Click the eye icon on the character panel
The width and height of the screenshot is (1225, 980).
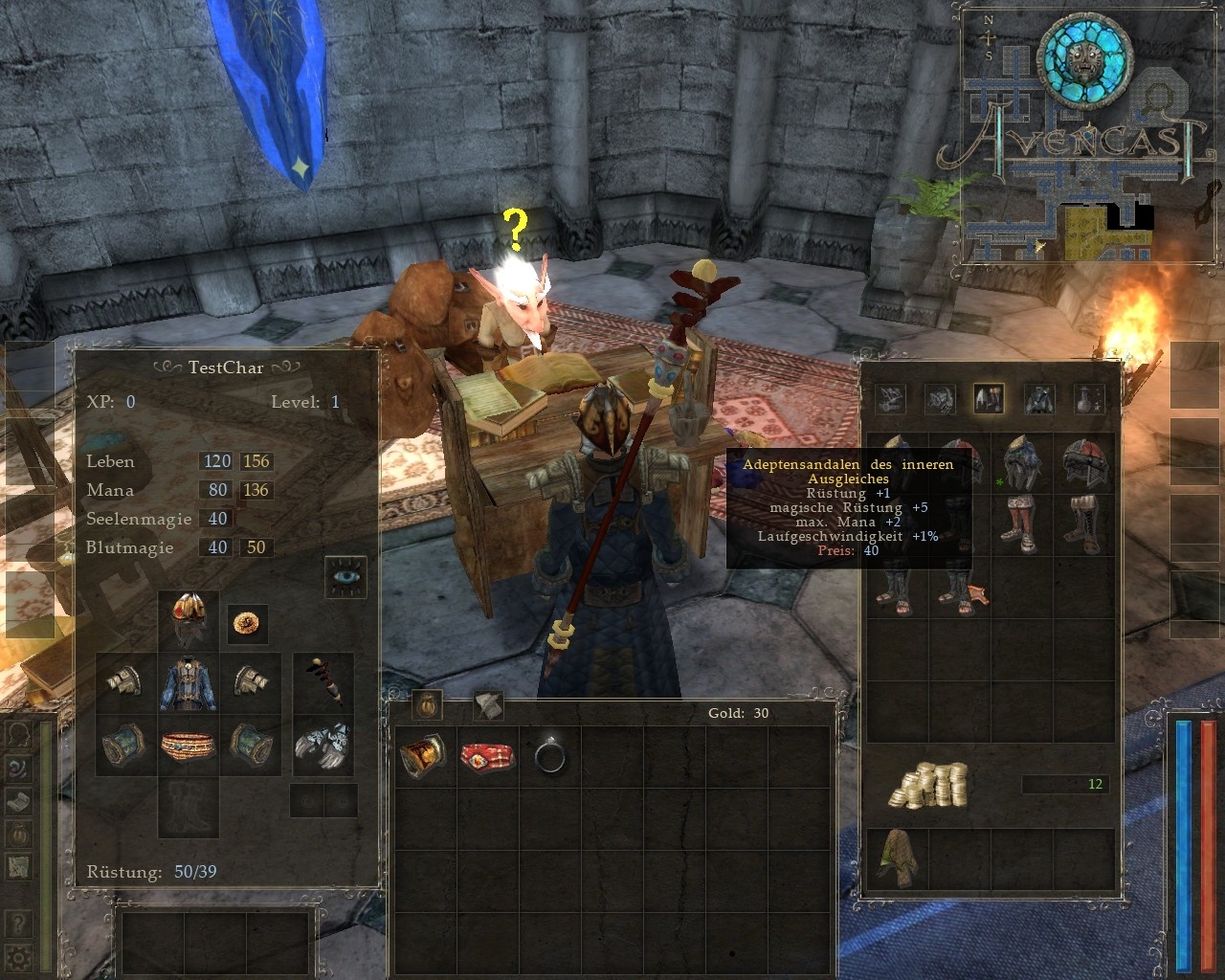coord(345,577)
